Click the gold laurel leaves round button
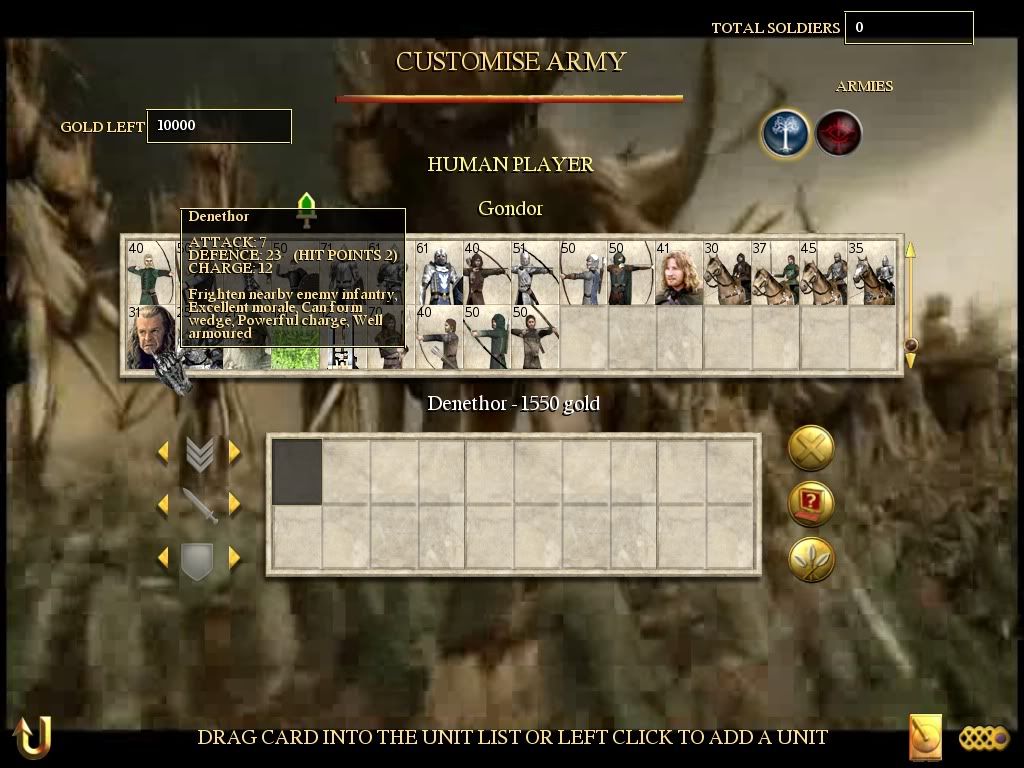1024x768 pixels. (811, 559)
